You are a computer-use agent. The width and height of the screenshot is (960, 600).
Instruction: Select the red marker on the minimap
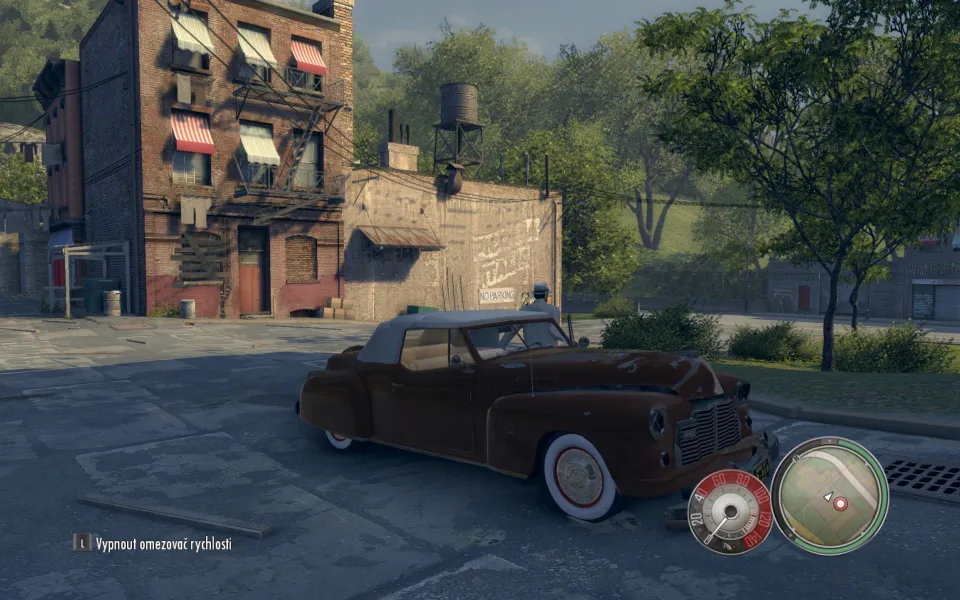click(x=840, y=503)
